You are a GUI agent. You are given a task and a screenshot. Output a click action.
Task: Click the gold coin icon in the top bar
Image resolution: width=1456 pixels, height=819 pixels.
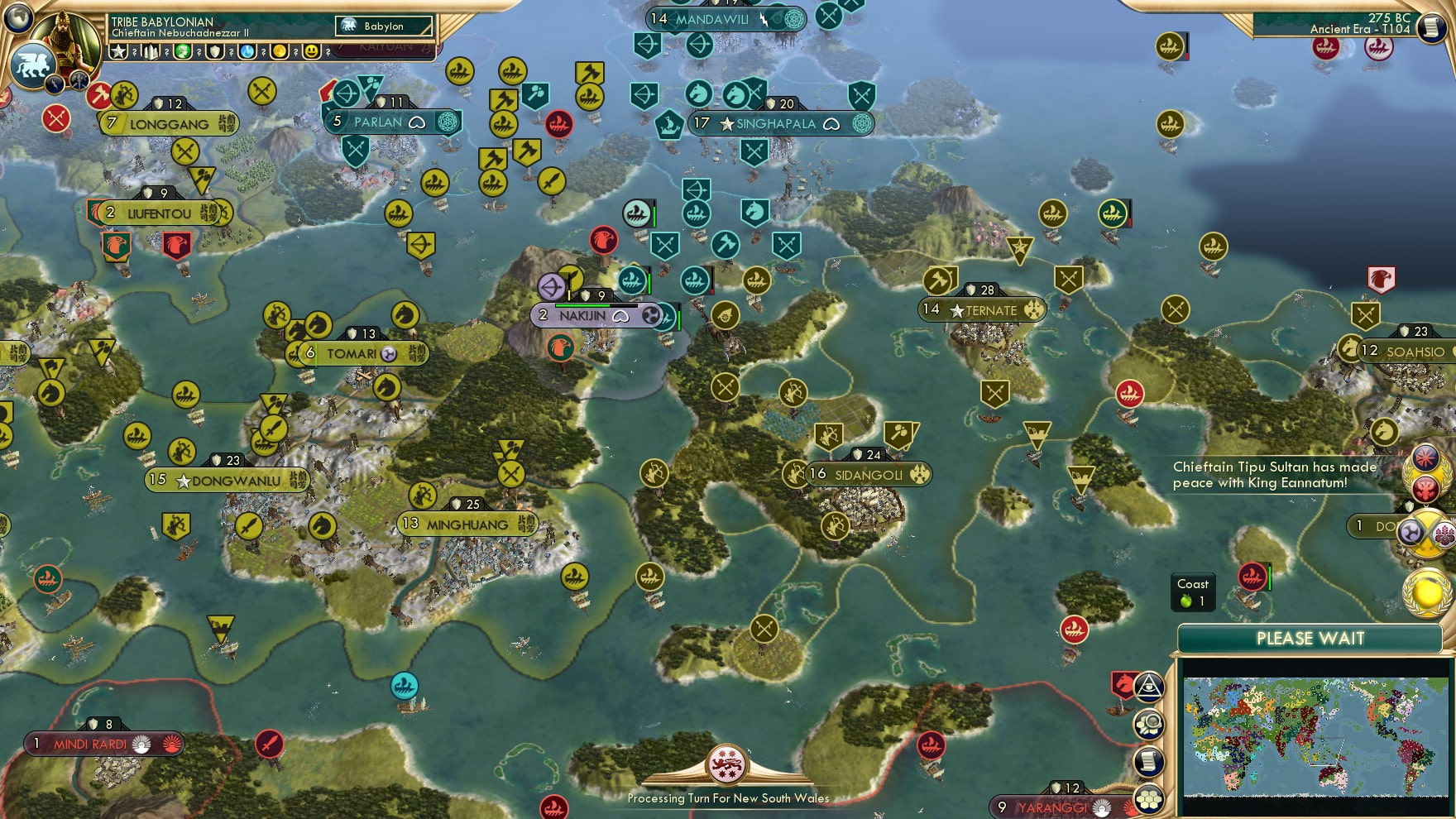tap(279, 51)
